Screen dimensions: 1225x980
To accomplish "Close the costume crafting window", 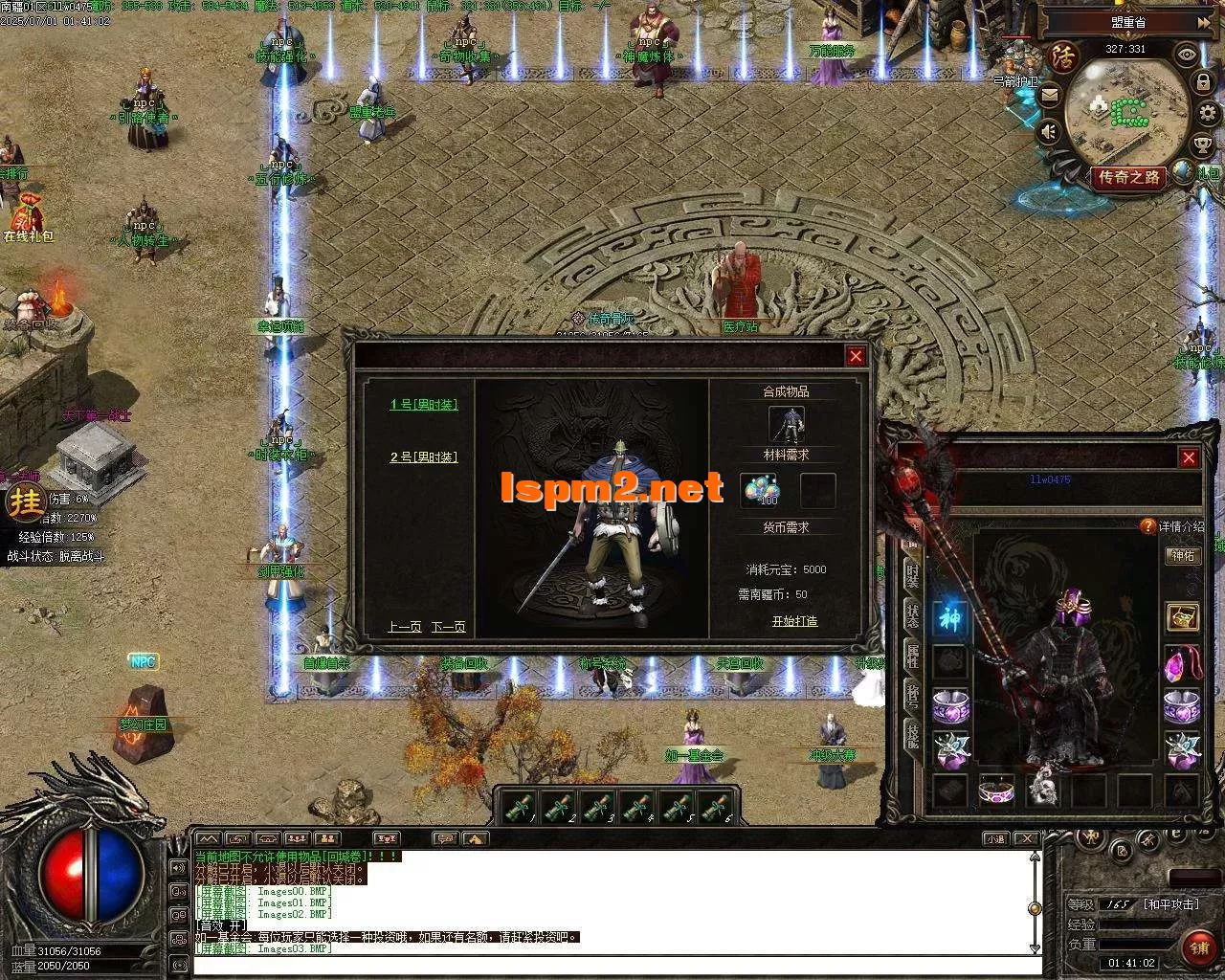I will click(856, 356).
